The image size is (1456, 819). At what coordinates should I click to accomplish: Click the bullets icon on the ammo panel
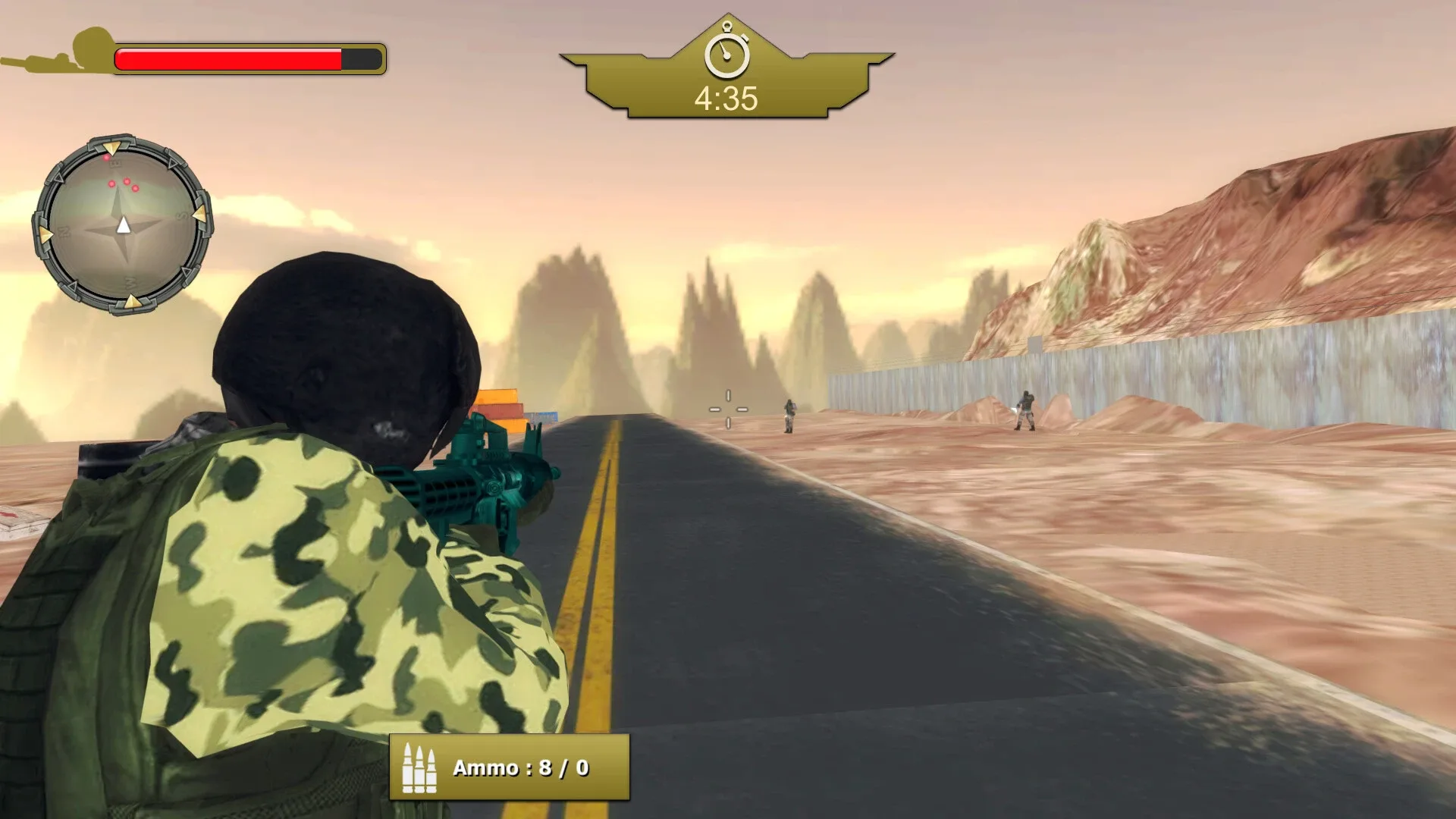coord(422,768)
